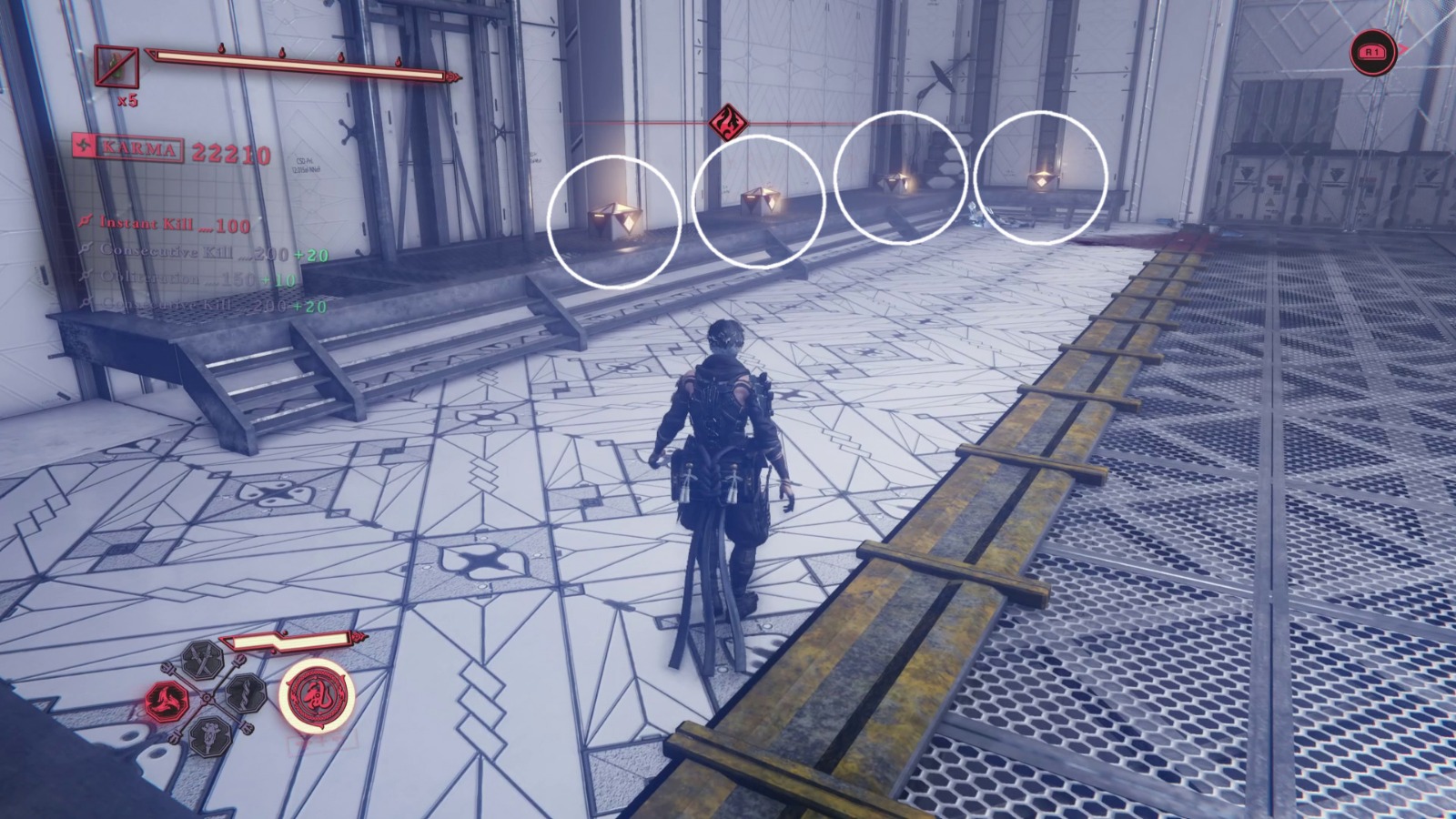The image size is (1456, 819).
Task: Select the crossed-swords icon on the weapon wheel
Action: (x=202, y=660)
